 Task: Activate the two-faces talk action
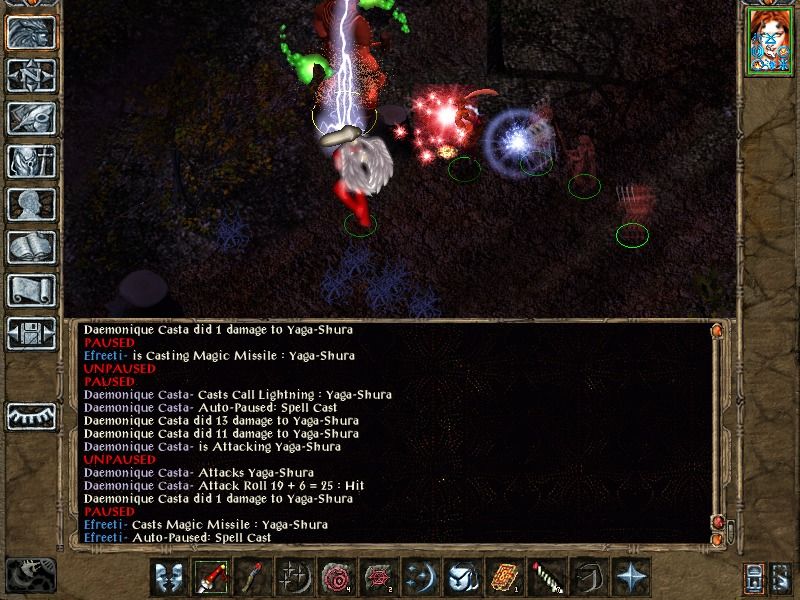170,578
